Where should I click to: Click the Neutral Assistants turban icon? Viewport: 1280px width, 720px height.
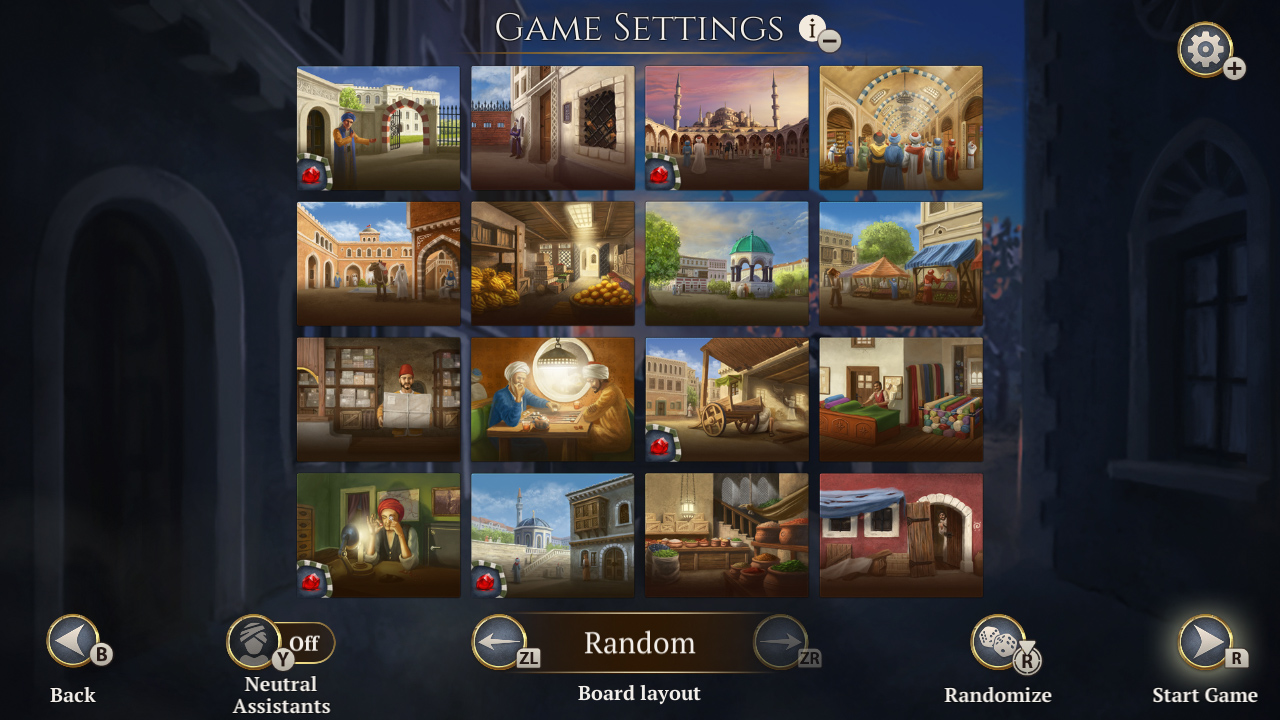click(255, 642)
